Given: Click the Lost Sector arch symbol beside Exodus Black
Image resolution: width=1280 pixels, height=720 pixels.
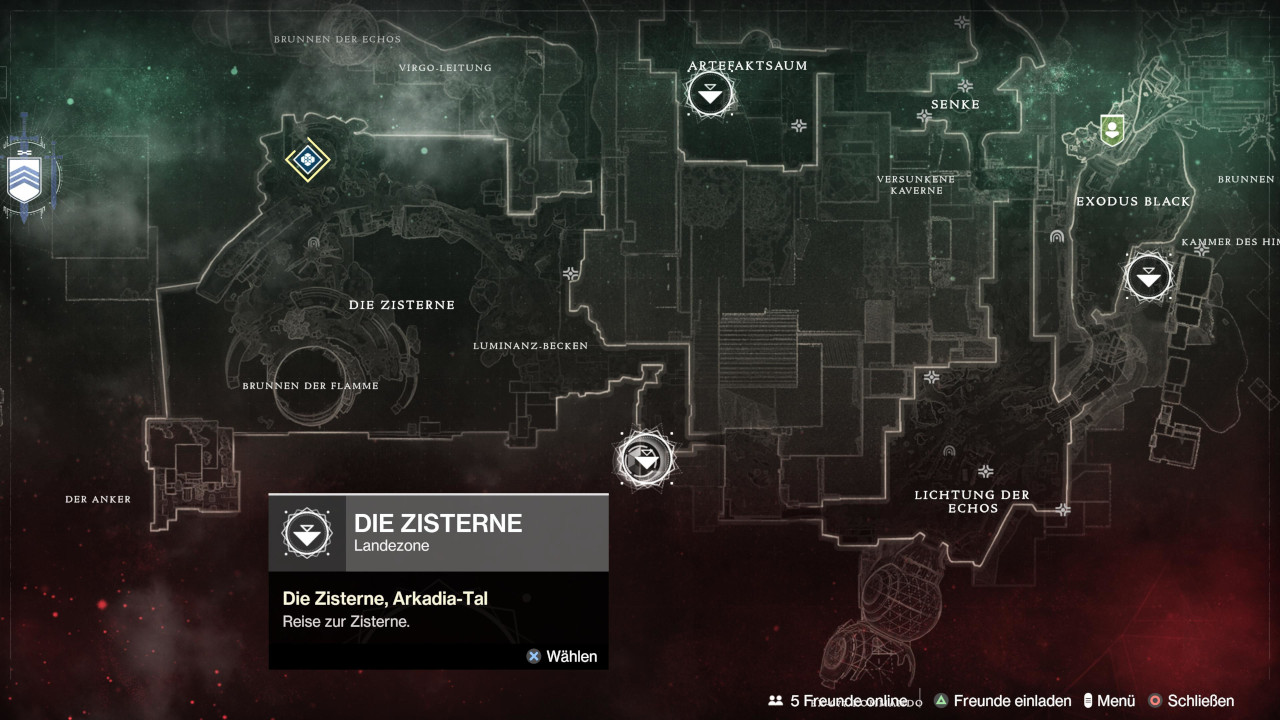Looking at the screenshot, I should pyautogui.click(x=1058, y=238).
